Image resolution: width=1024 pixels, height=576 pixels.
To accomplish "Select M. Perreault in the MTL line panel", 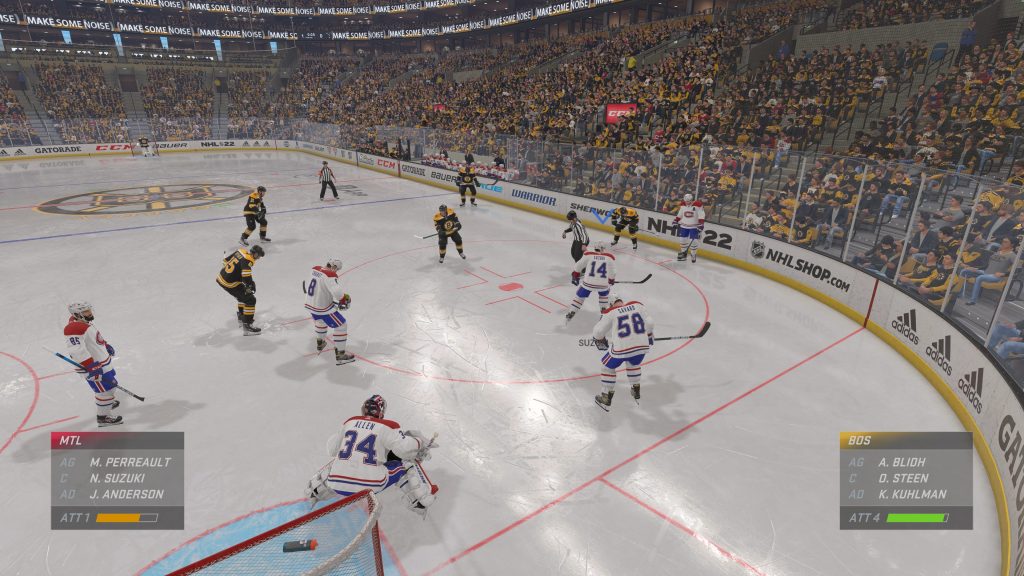I will click(129, 462).
